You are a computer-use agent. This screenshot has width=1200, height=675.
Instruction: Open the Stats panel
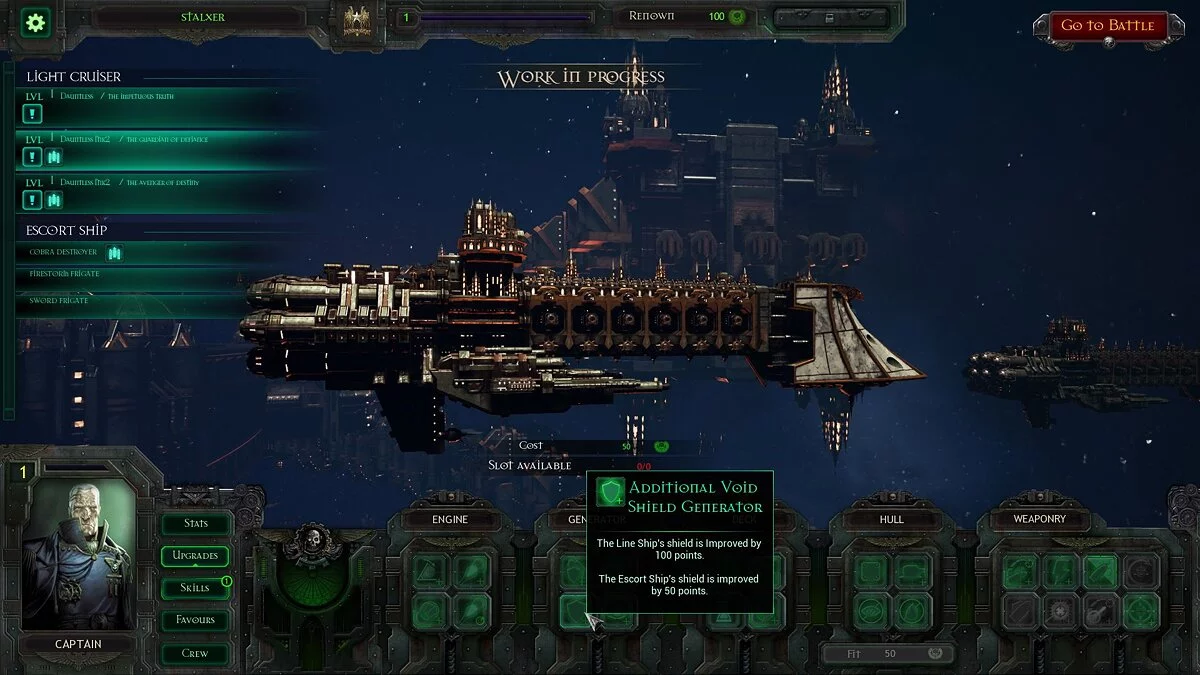(x=196, y=523)
